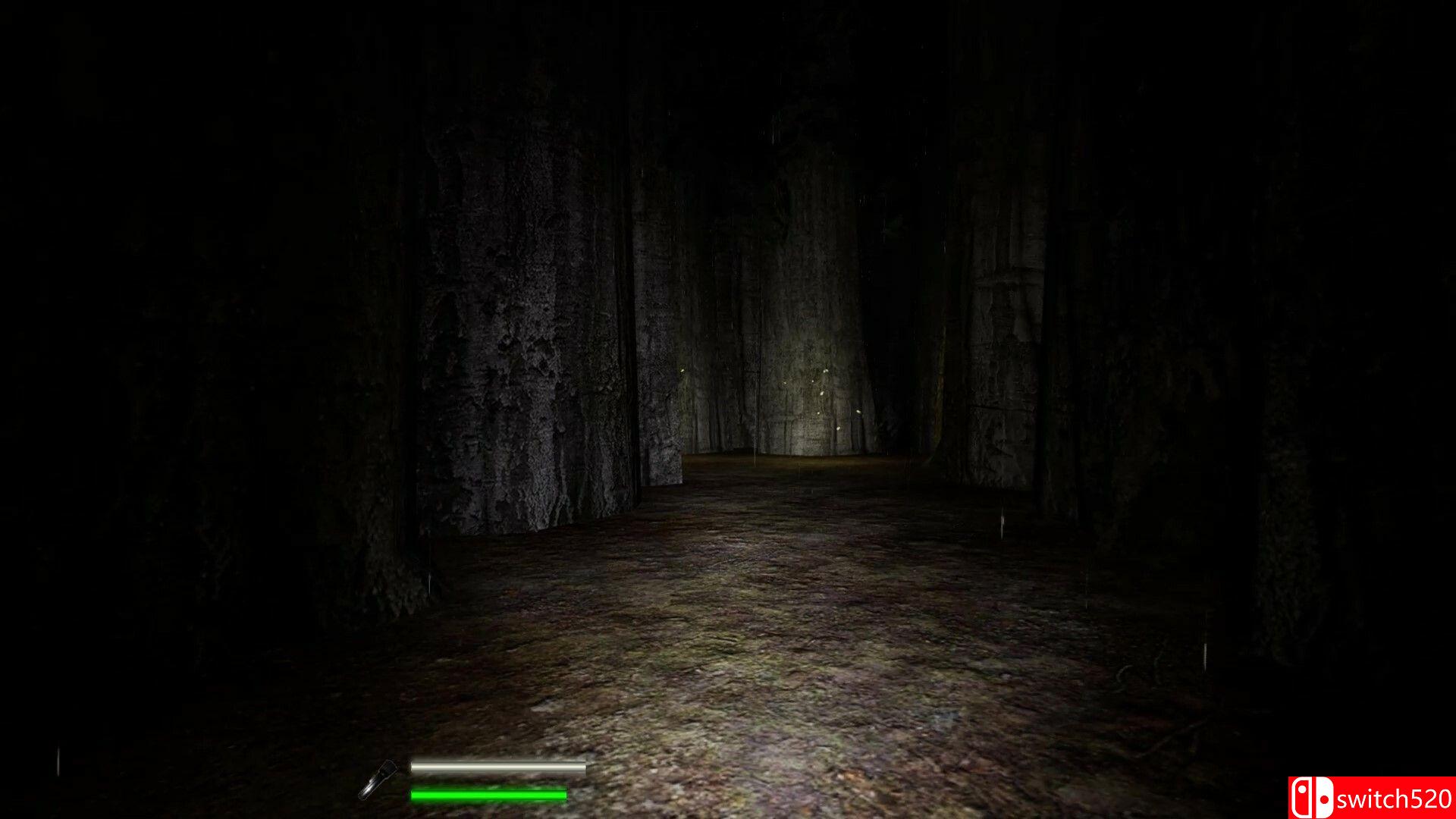Click the Joy-Con right half of the logo
The image size is (1456, 819).
click(1325, 795)
